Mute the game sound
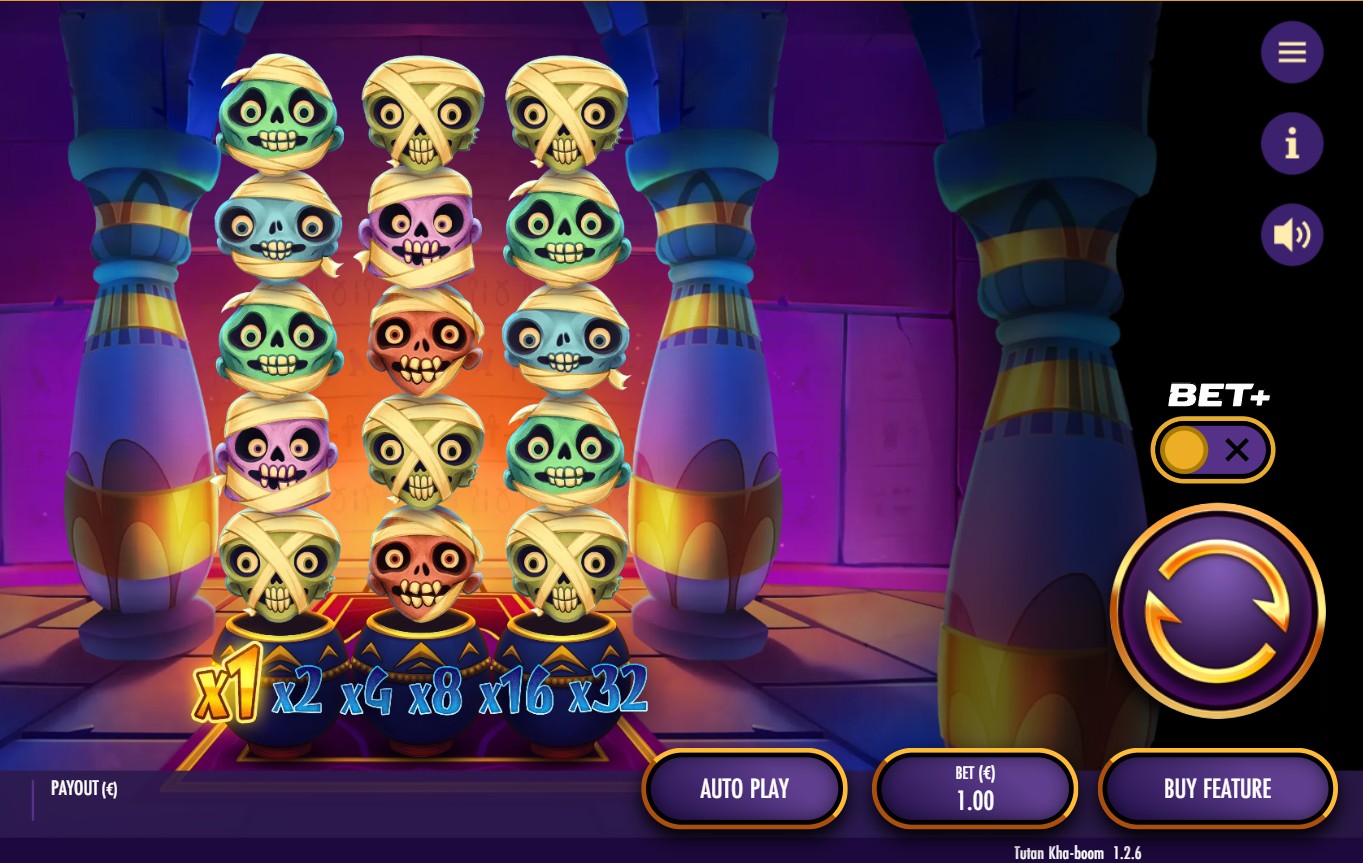The width and height of the screenshot is (1363, 863). tap(1292, 235)
